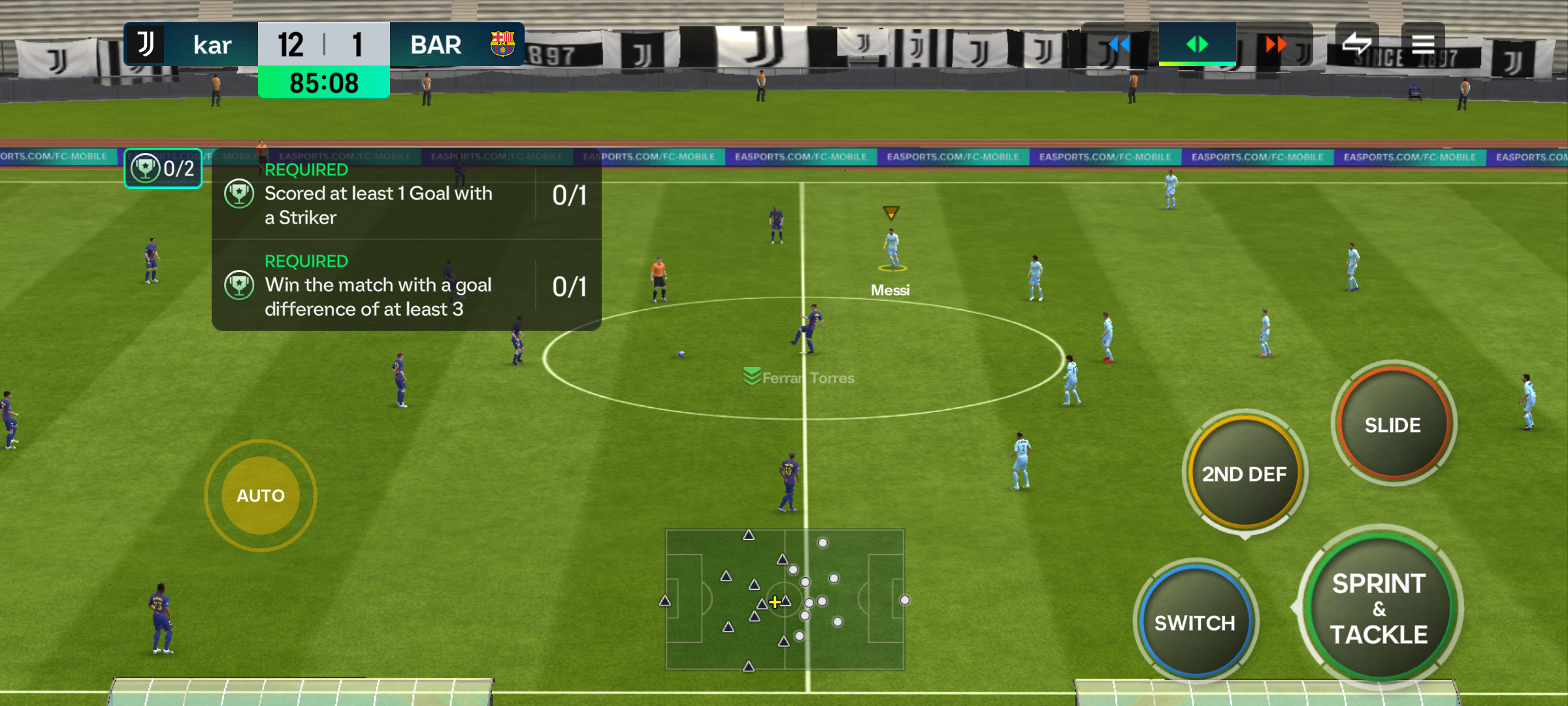Activate the 2ND DEF button
Viewport: 1568px width, 706px height.
coord(1244,473)
